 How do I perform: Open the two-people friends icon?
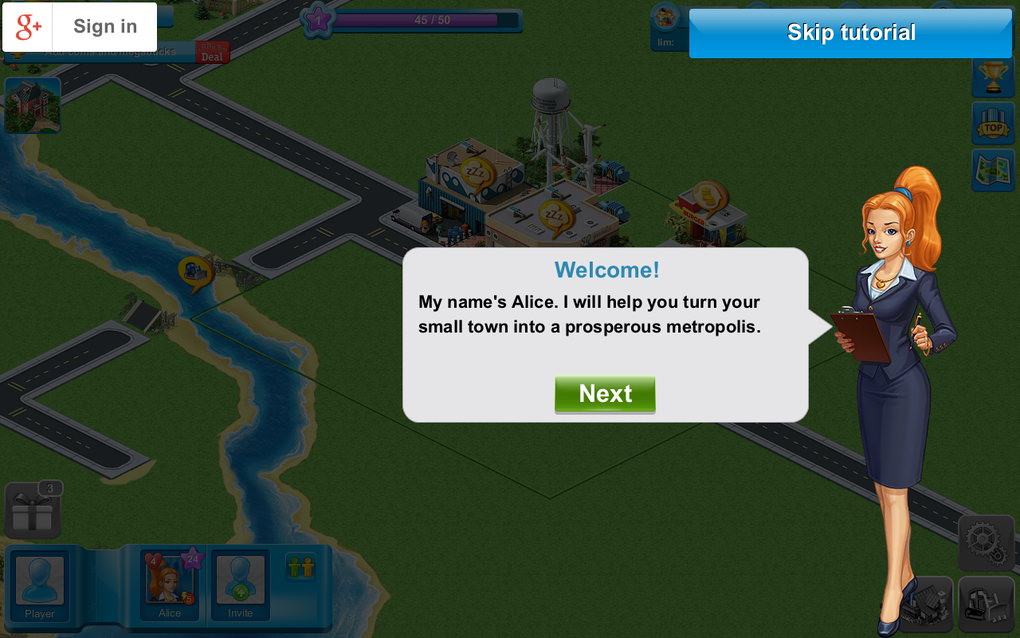coord(300,567)
